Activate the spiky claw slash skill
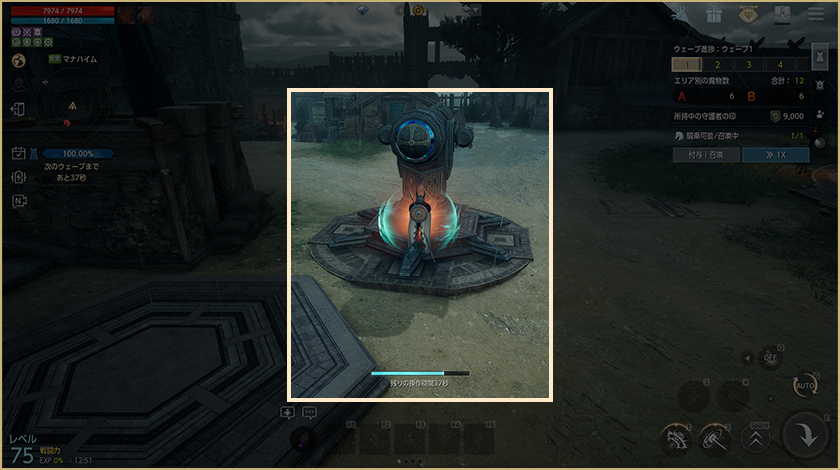840x470 pixels. point(677,436)
